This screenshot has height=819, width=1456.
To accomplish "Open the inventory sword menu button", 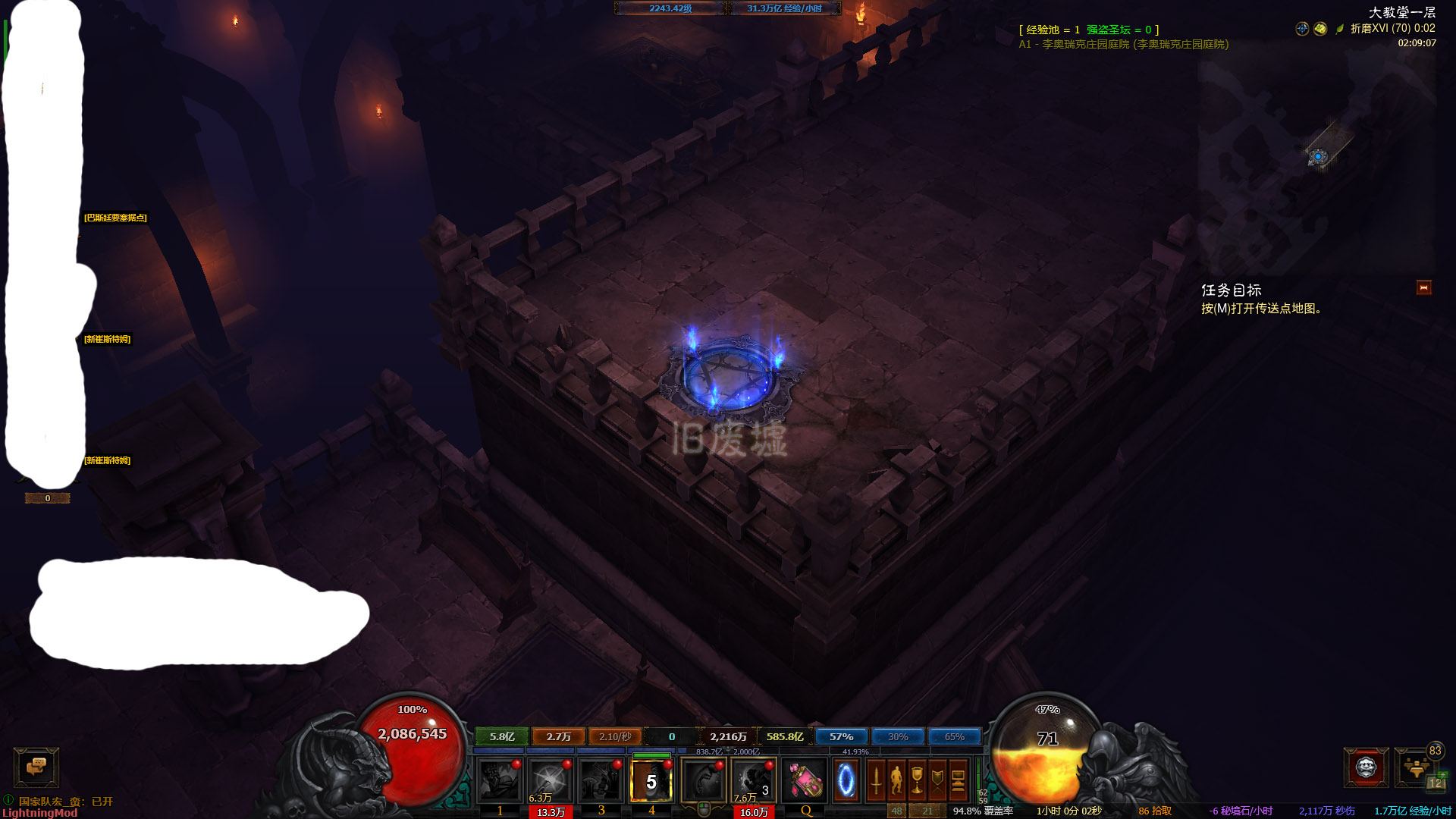I will click(x=876, y=780).
